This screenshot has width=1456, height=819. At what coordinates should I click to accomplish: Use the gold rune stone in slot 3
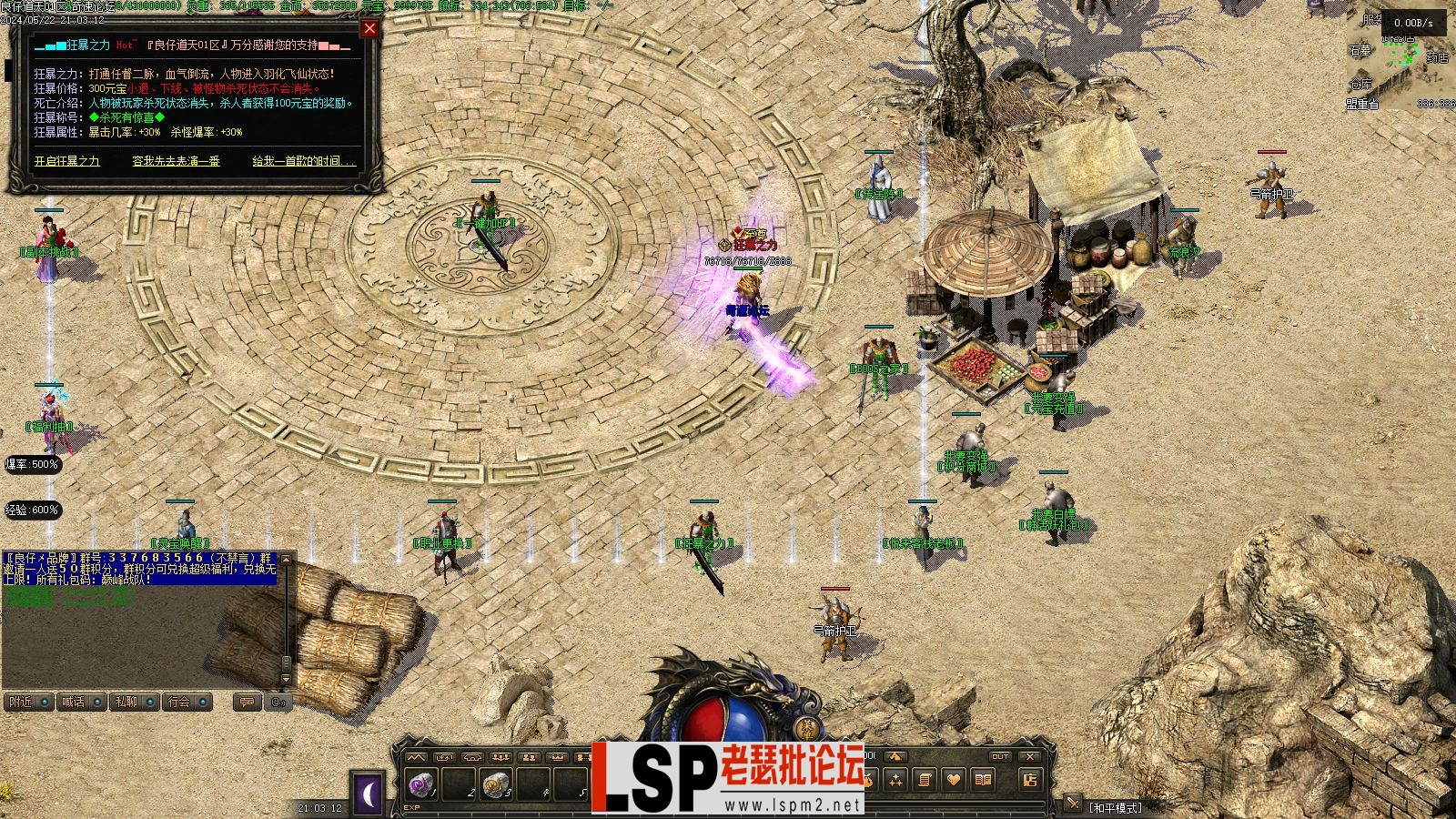click(496, 783)
